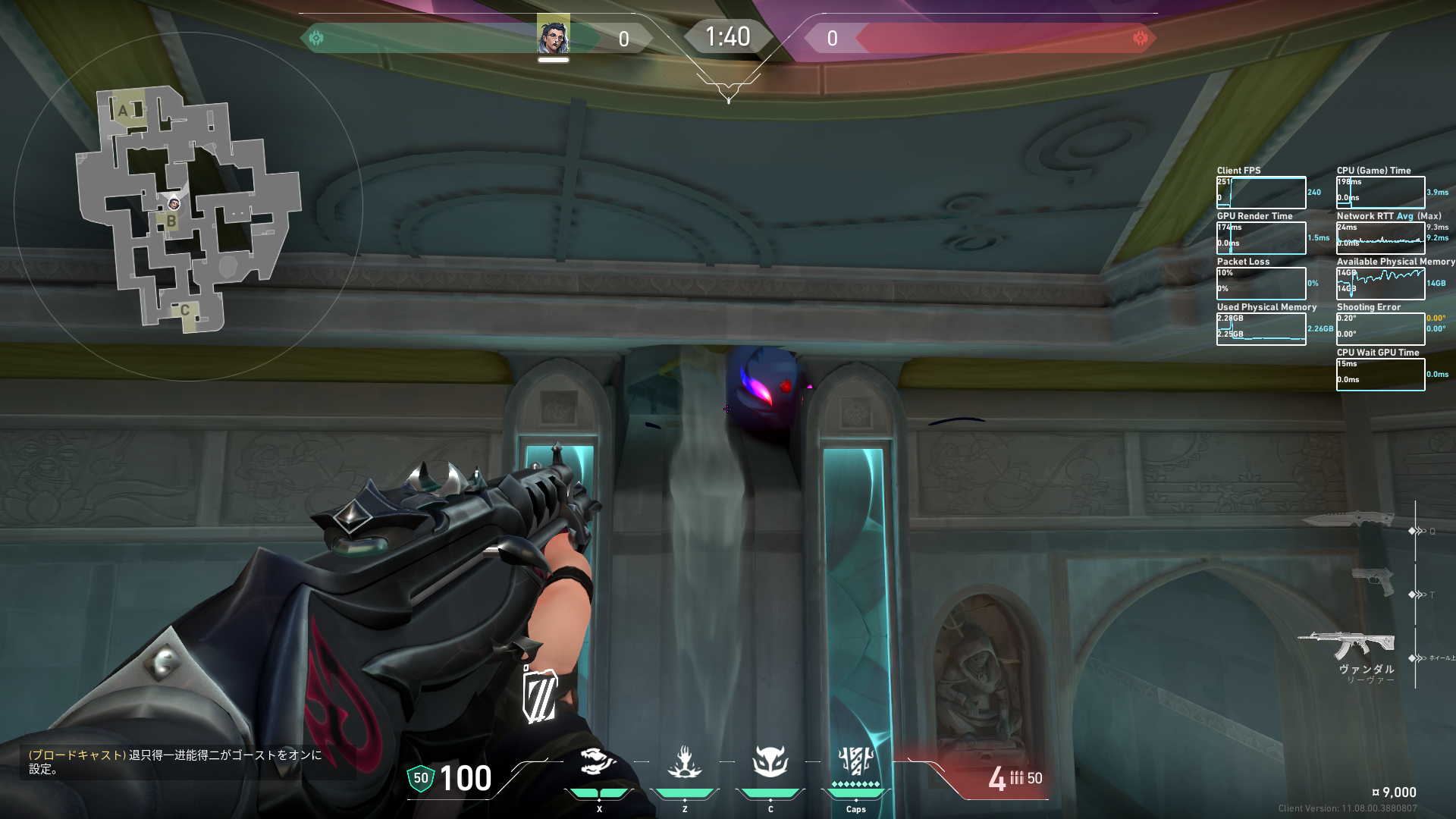Select the pistol sidearm slot
Viewport: 1456px width, 819px height.
pos(1373,582)
